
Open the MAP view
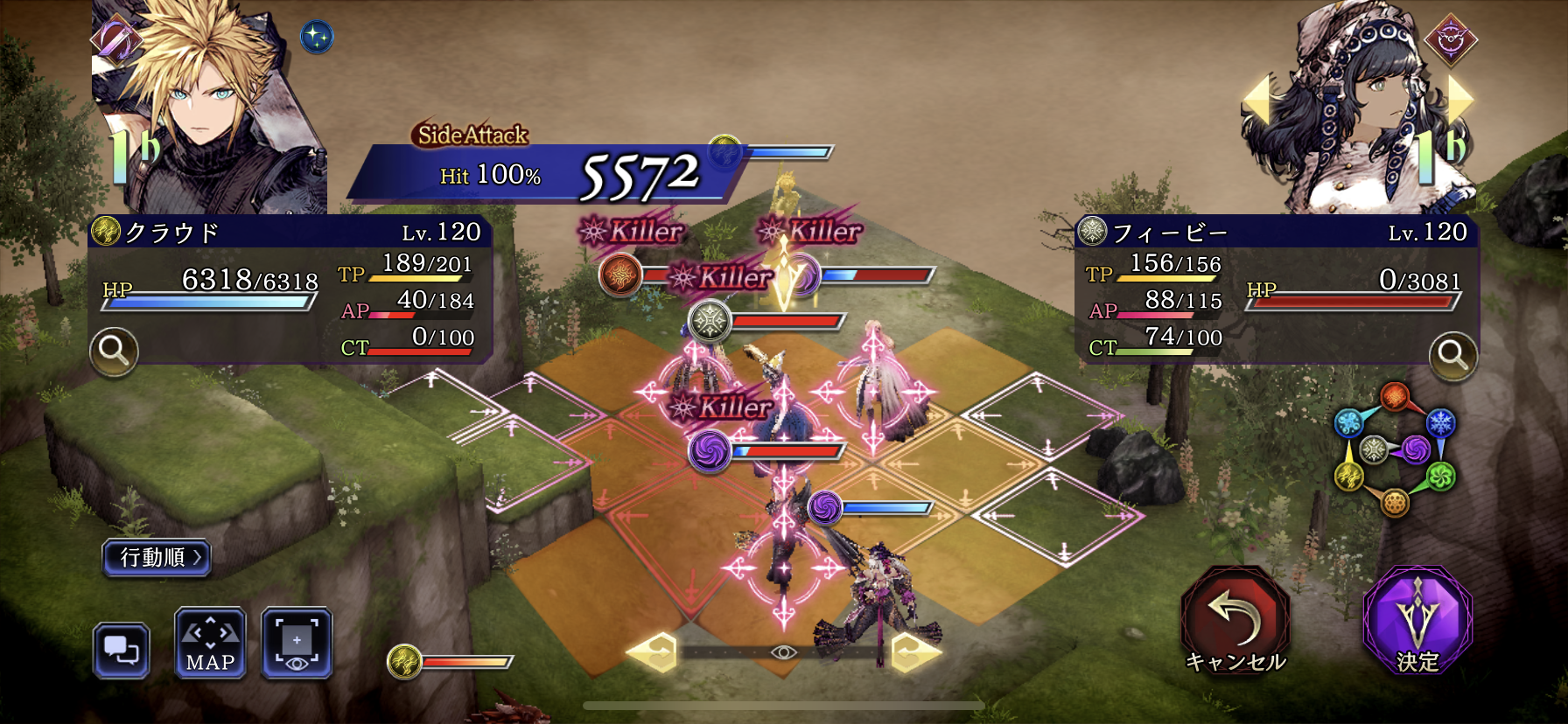(x=210, y=644)
